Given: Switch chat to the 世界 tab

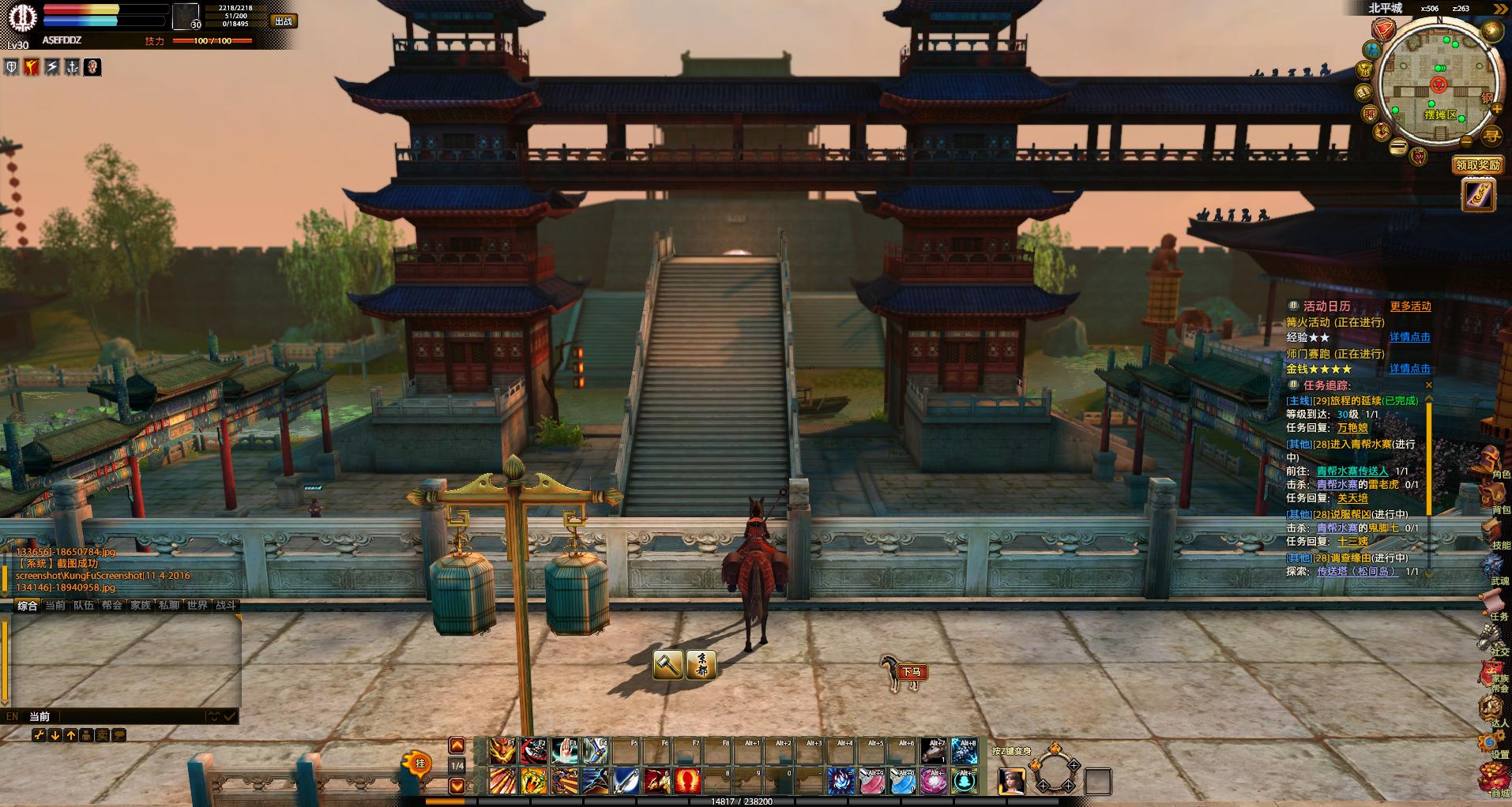Looking at the screenshot, I should click(x=197, y=606).
